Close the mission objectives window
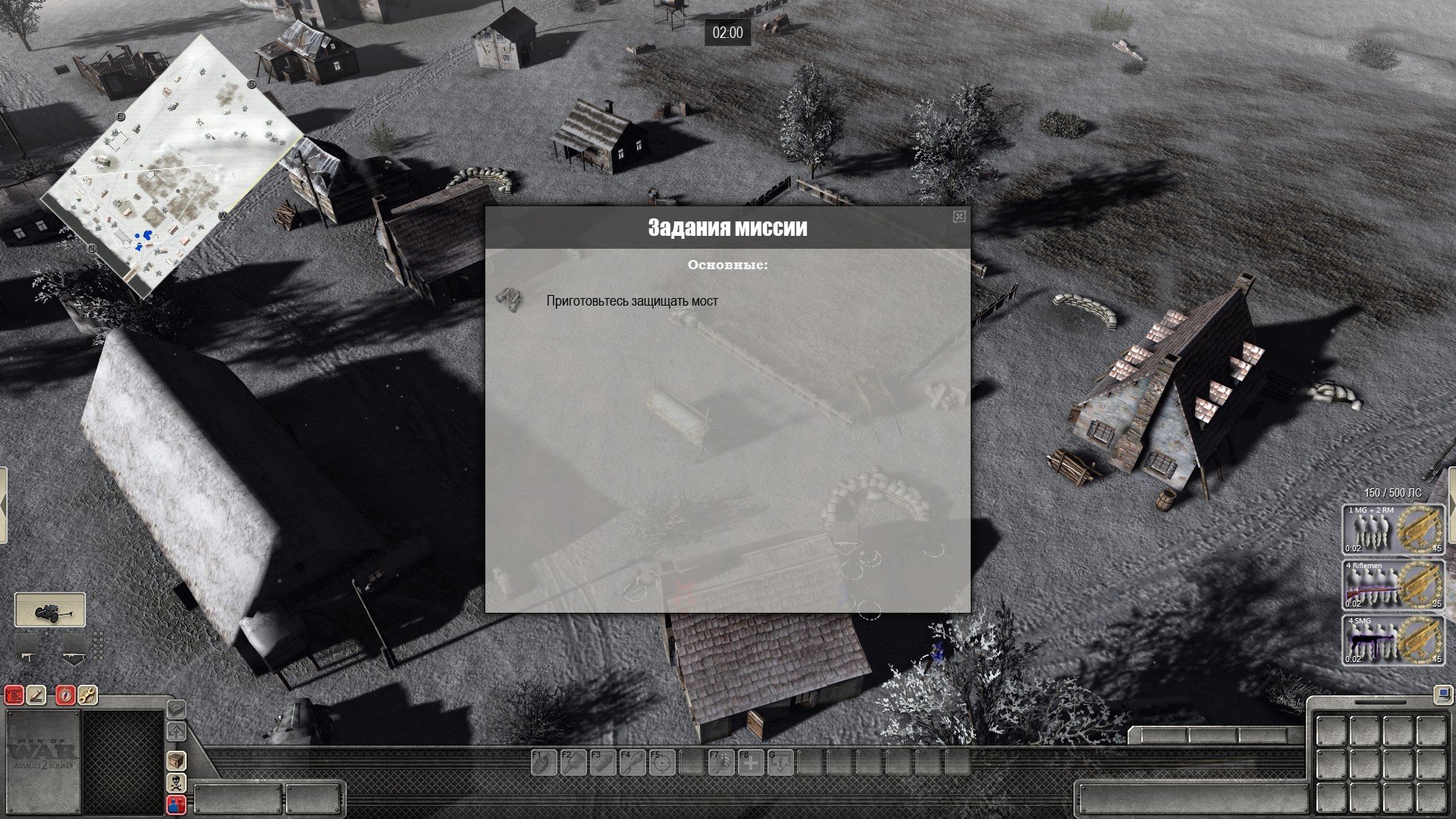 coord(959,218)
